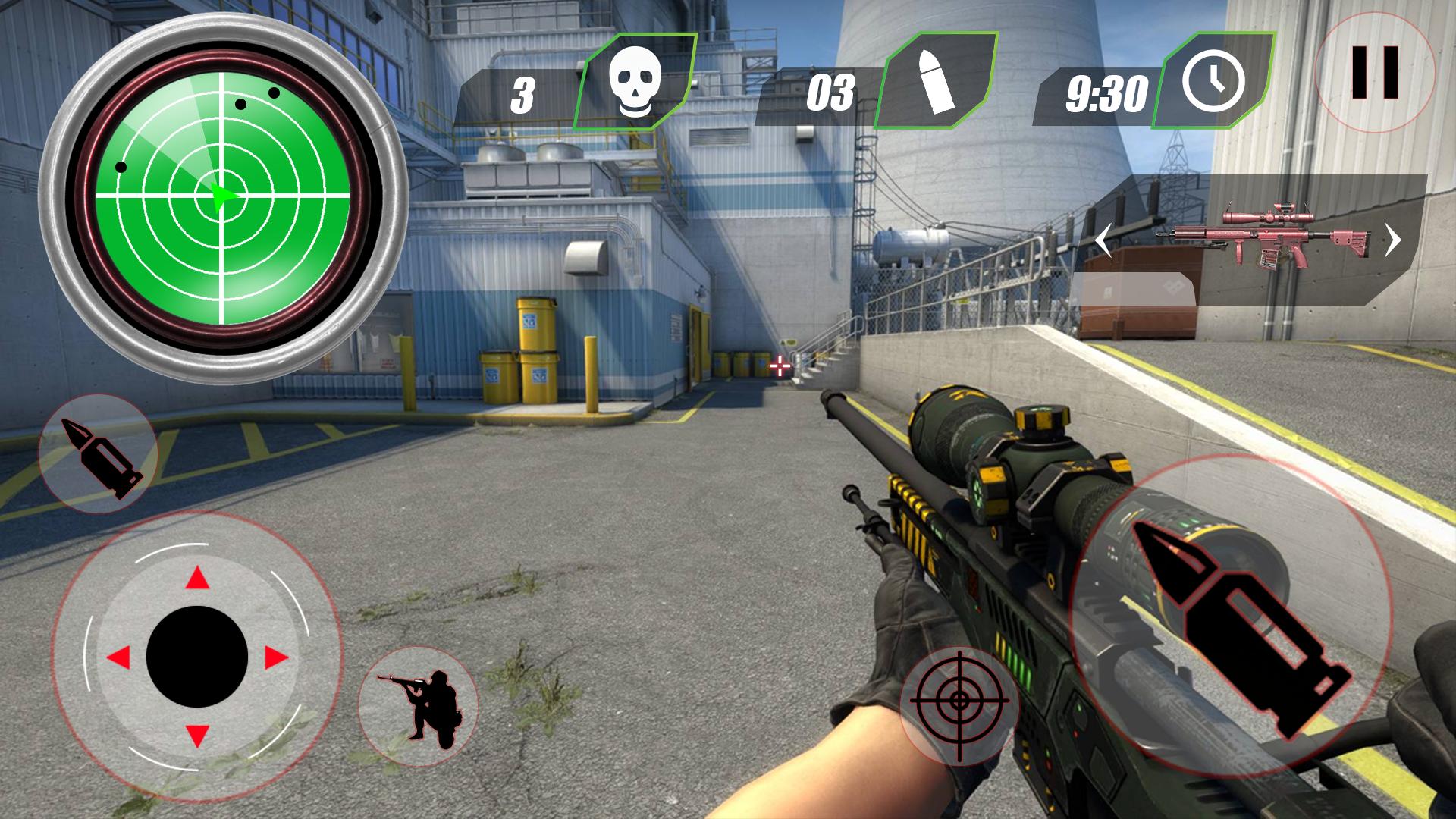
Task: Tap the joystick's left arrow
Action: tap(118, 658)
